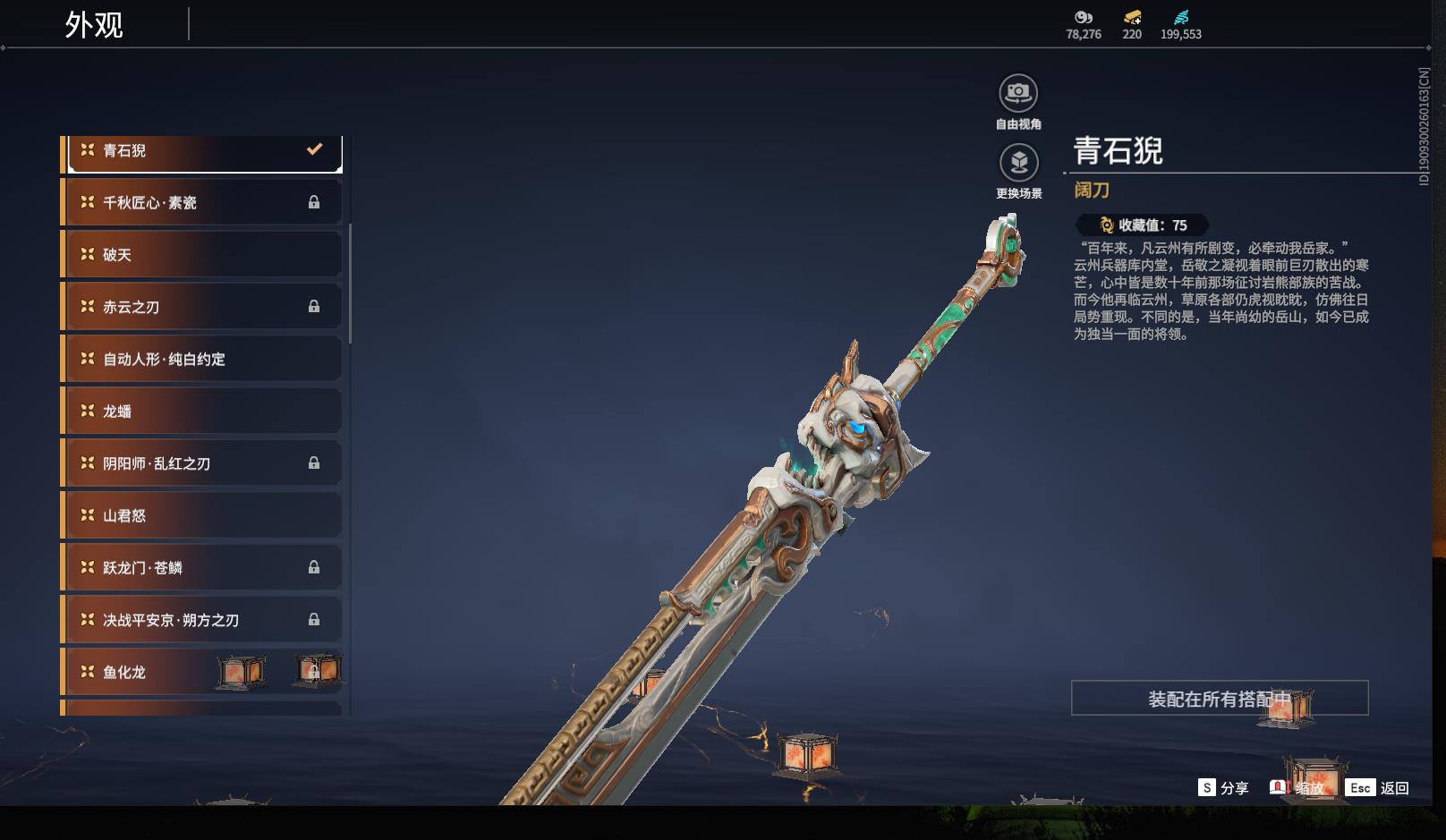Click the 装配在所有搭配中 equip button

tap(1219, 699)
